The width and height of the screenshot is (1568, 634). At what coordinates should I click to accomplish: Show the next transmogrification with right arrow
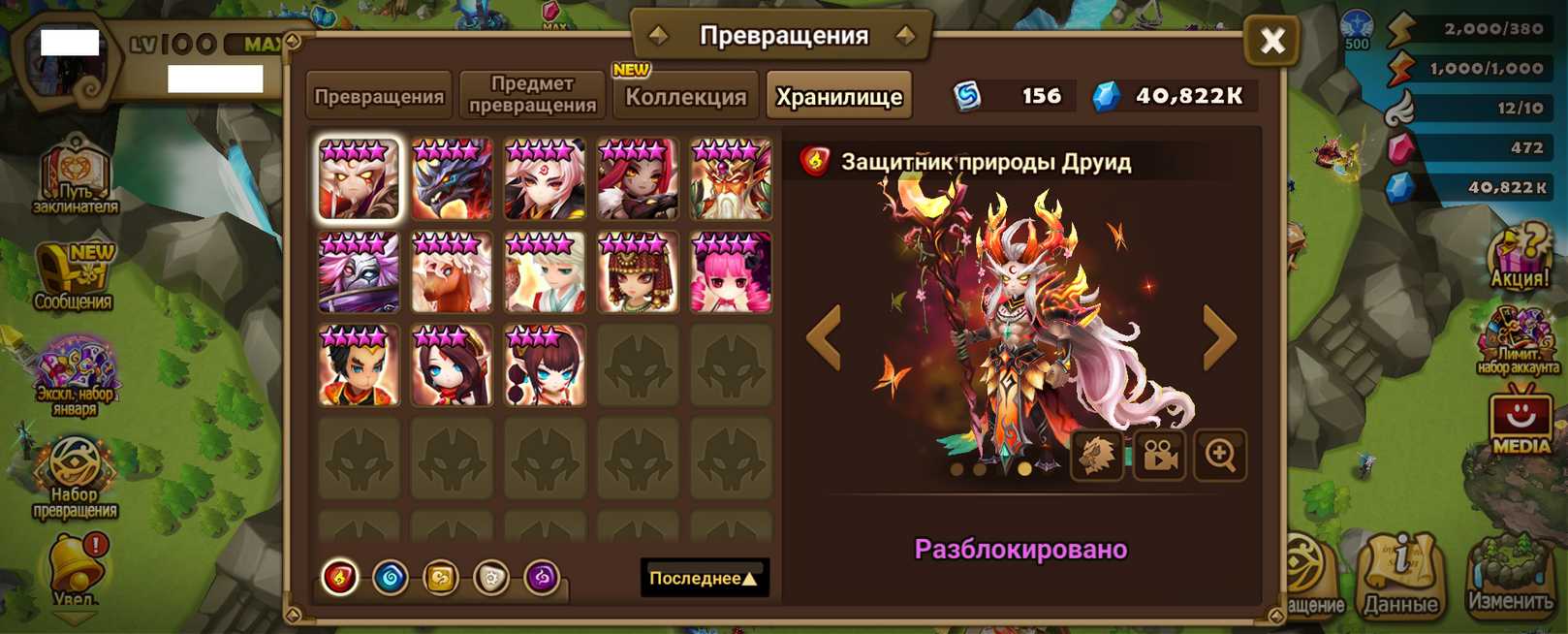[1219, 337]
